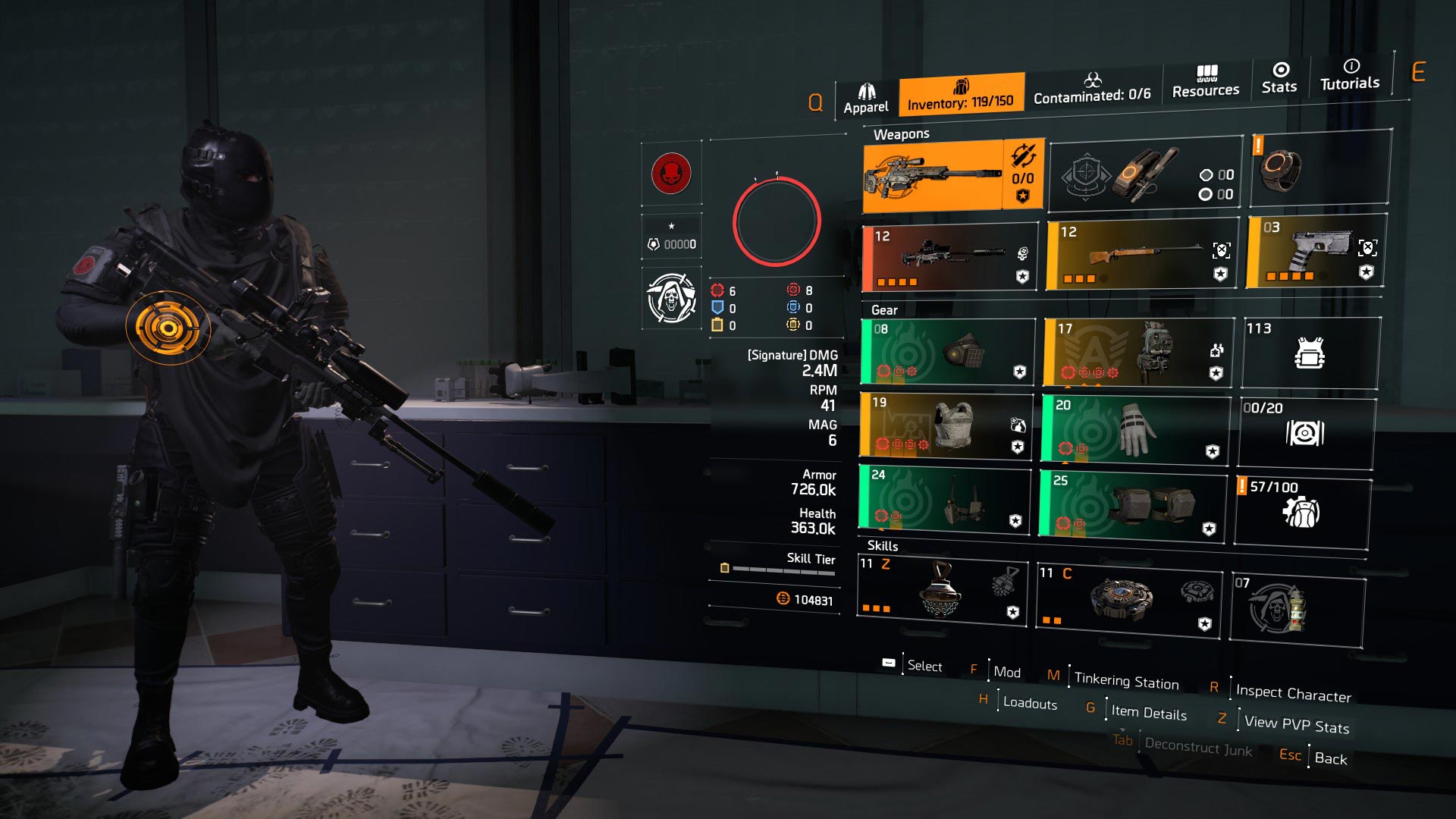Click the turret skill bound to C
Image resolution: width=1456 pixels, height=819 pixels.
[x=1126, y=599]
